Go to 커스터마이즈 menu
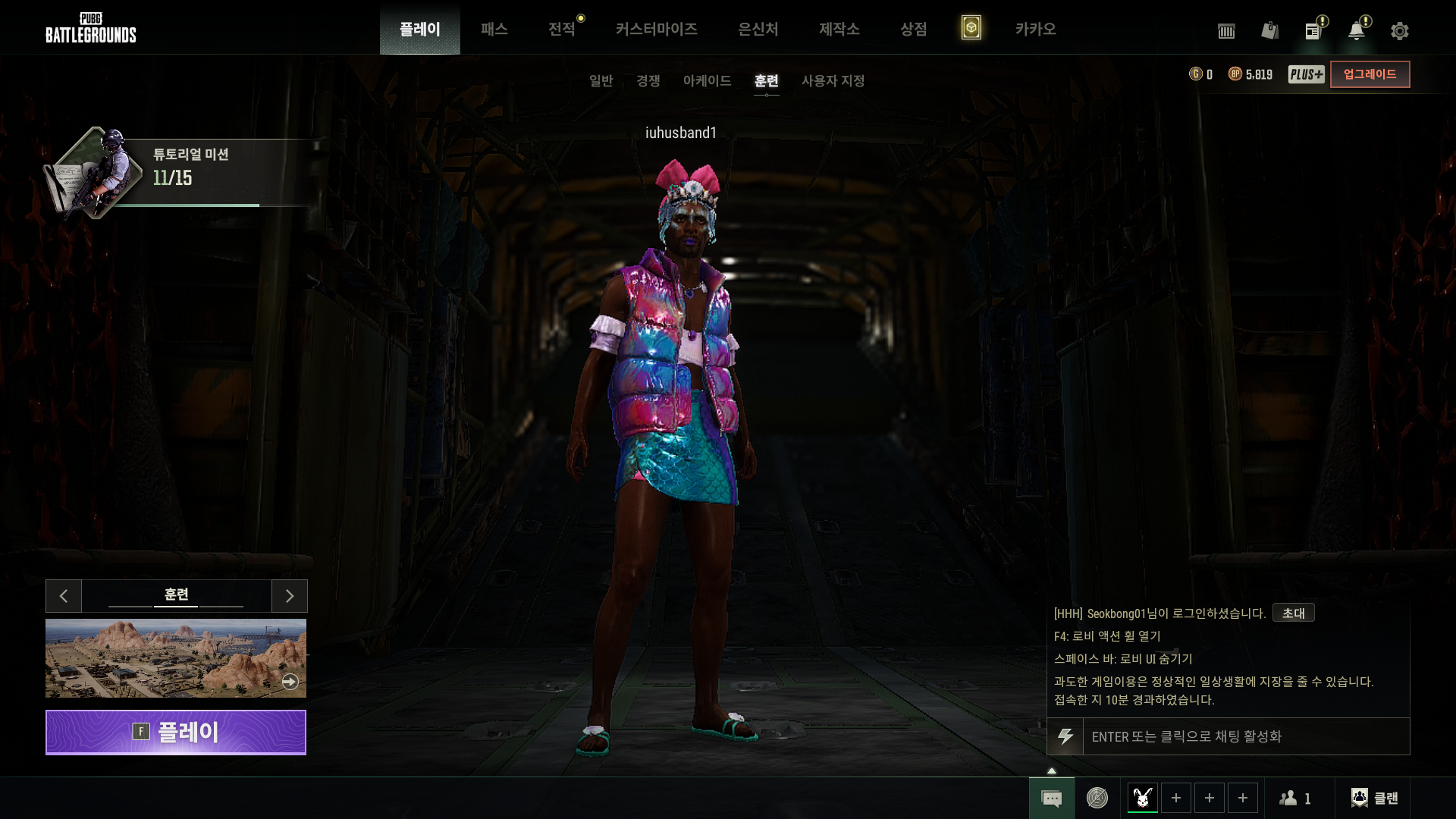1456x819 pixels. pos(656,29)
